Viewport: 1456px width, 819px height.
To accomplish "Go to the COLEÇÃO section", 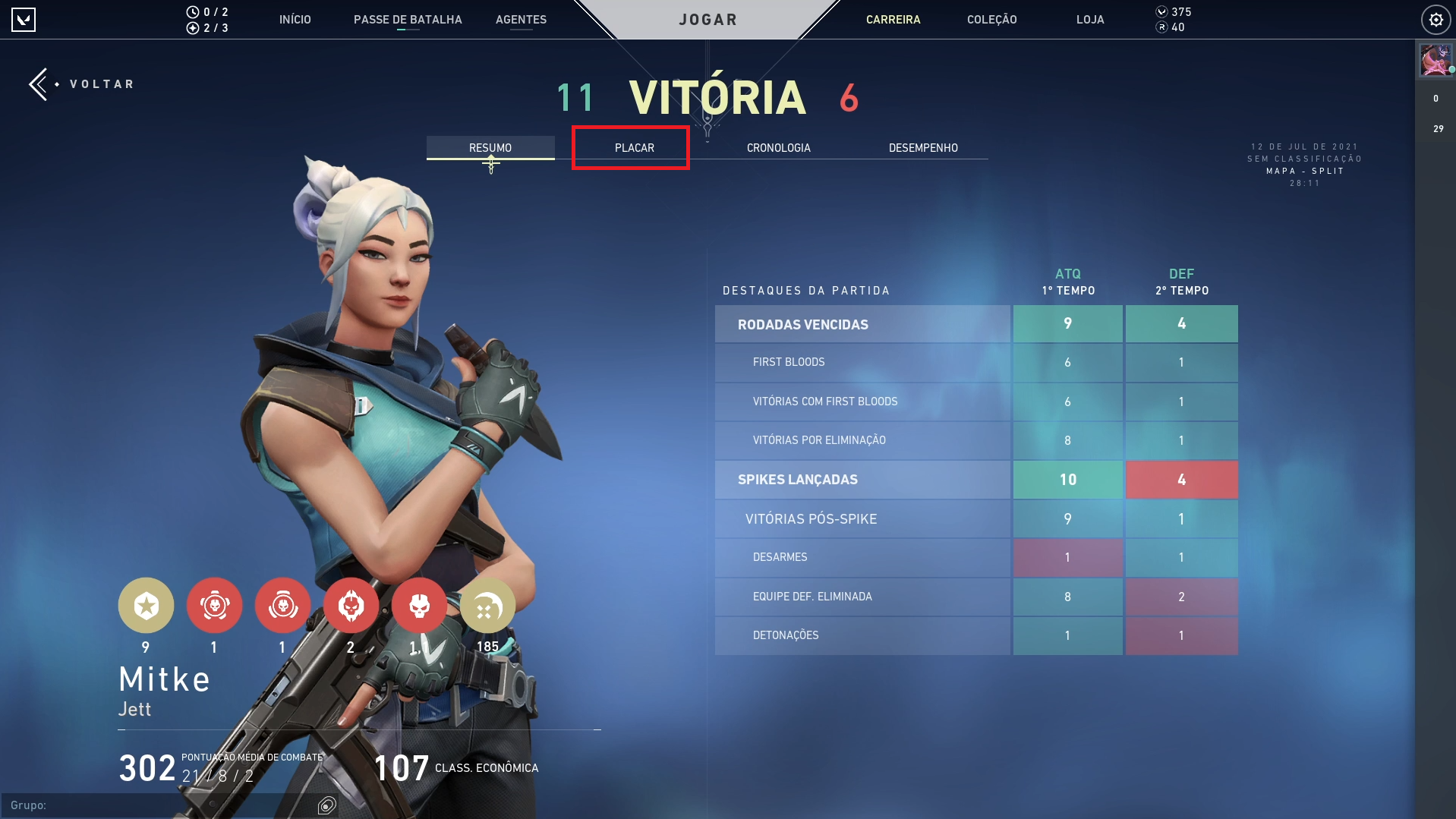I will click(991, 19).
